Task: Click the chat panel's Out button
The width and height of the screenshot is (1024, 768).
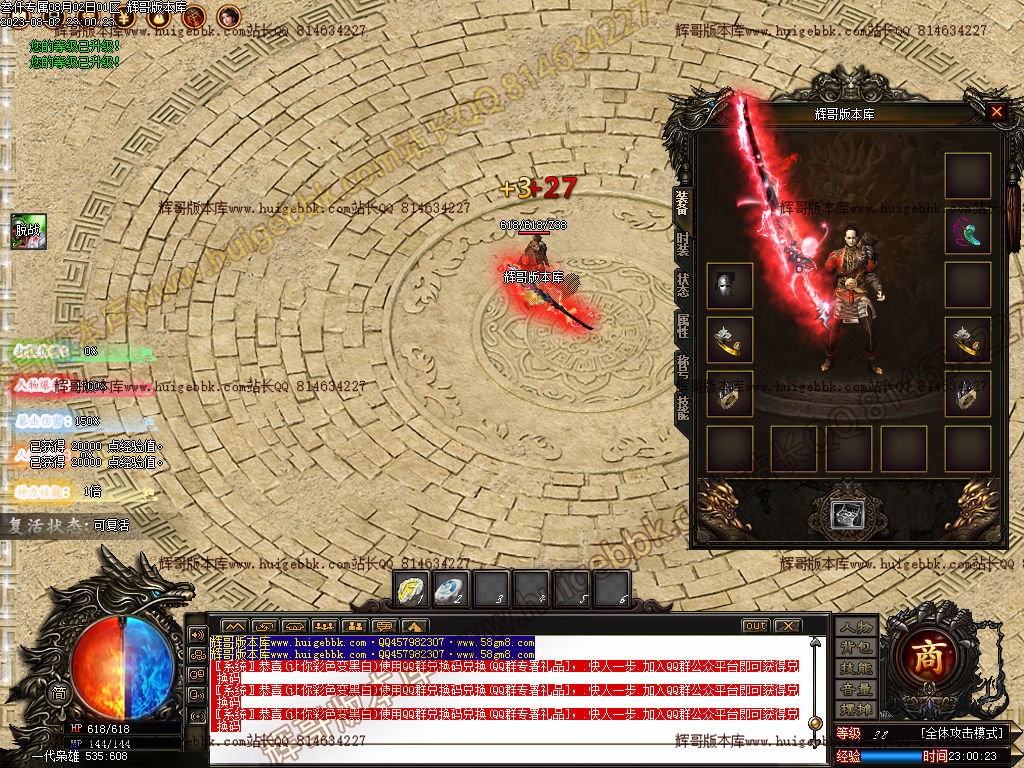Action: pyautogui.click(x=755, y=626)
